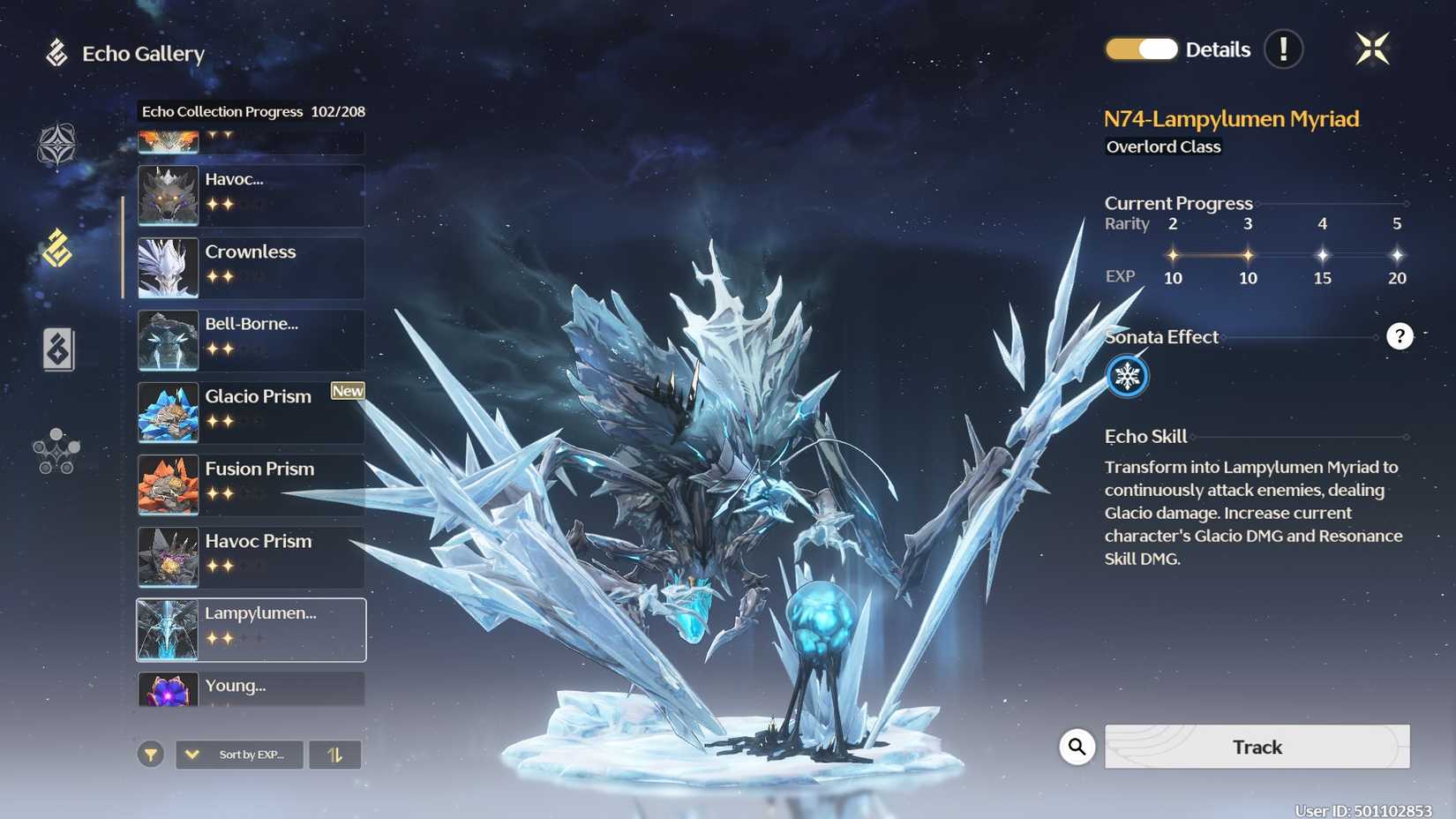The width and height of the screenshot is (1456, 819).
Task: Select the Havoc wolf echo entry
Action: click(251, 195)
